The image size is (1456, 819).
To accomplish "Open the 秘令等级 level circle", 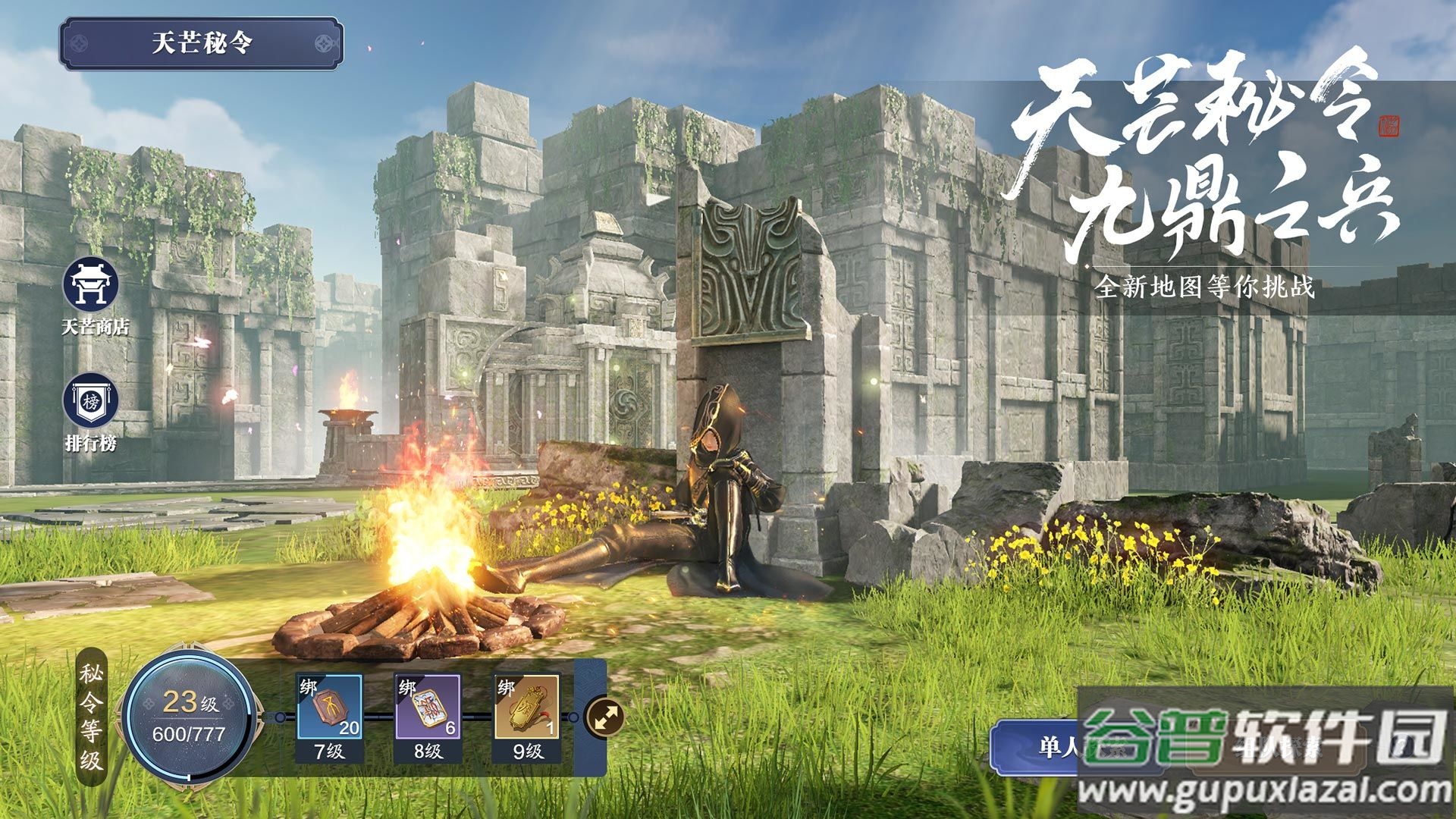I will pos(190,717).
